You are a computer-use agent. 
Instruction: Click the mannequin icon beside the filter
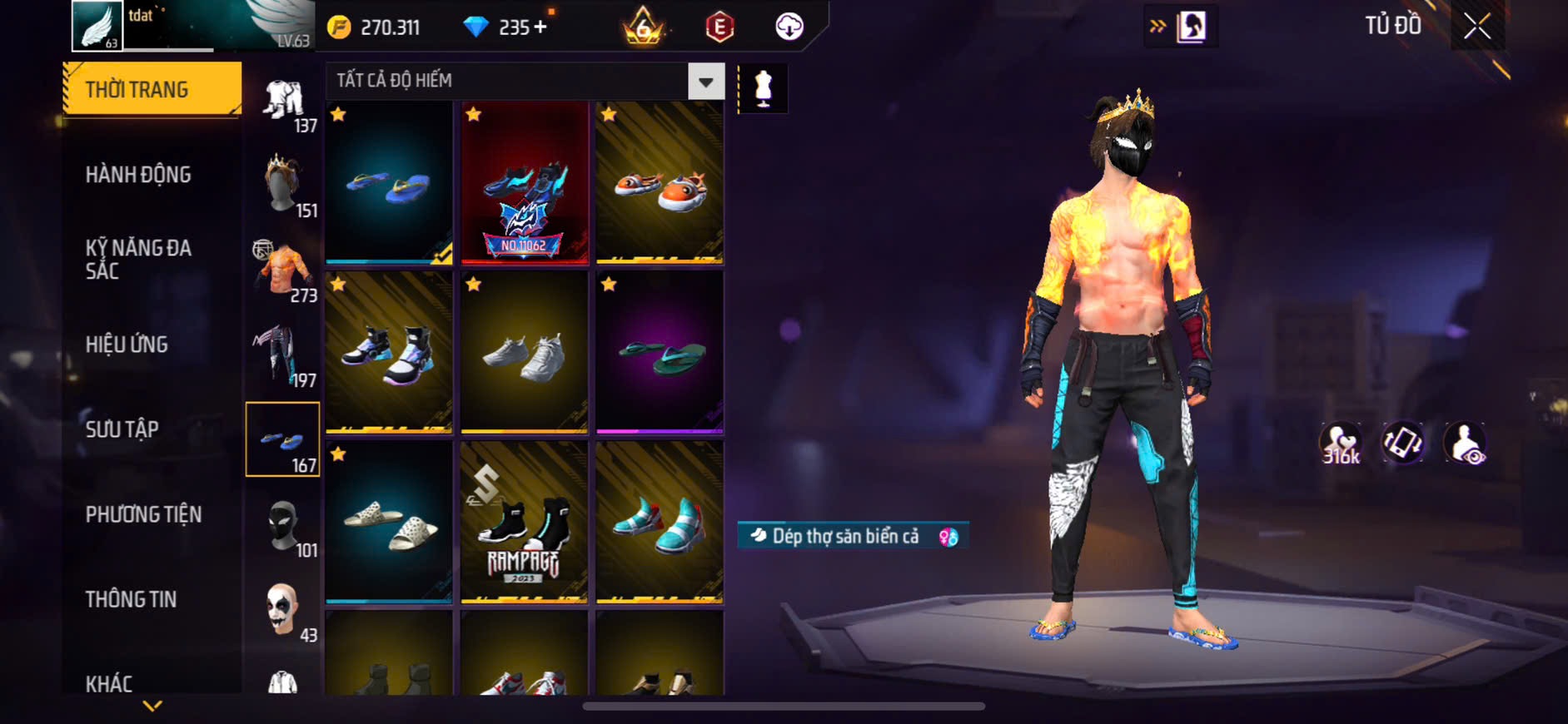pyautogui.click(x=763, y=88)
